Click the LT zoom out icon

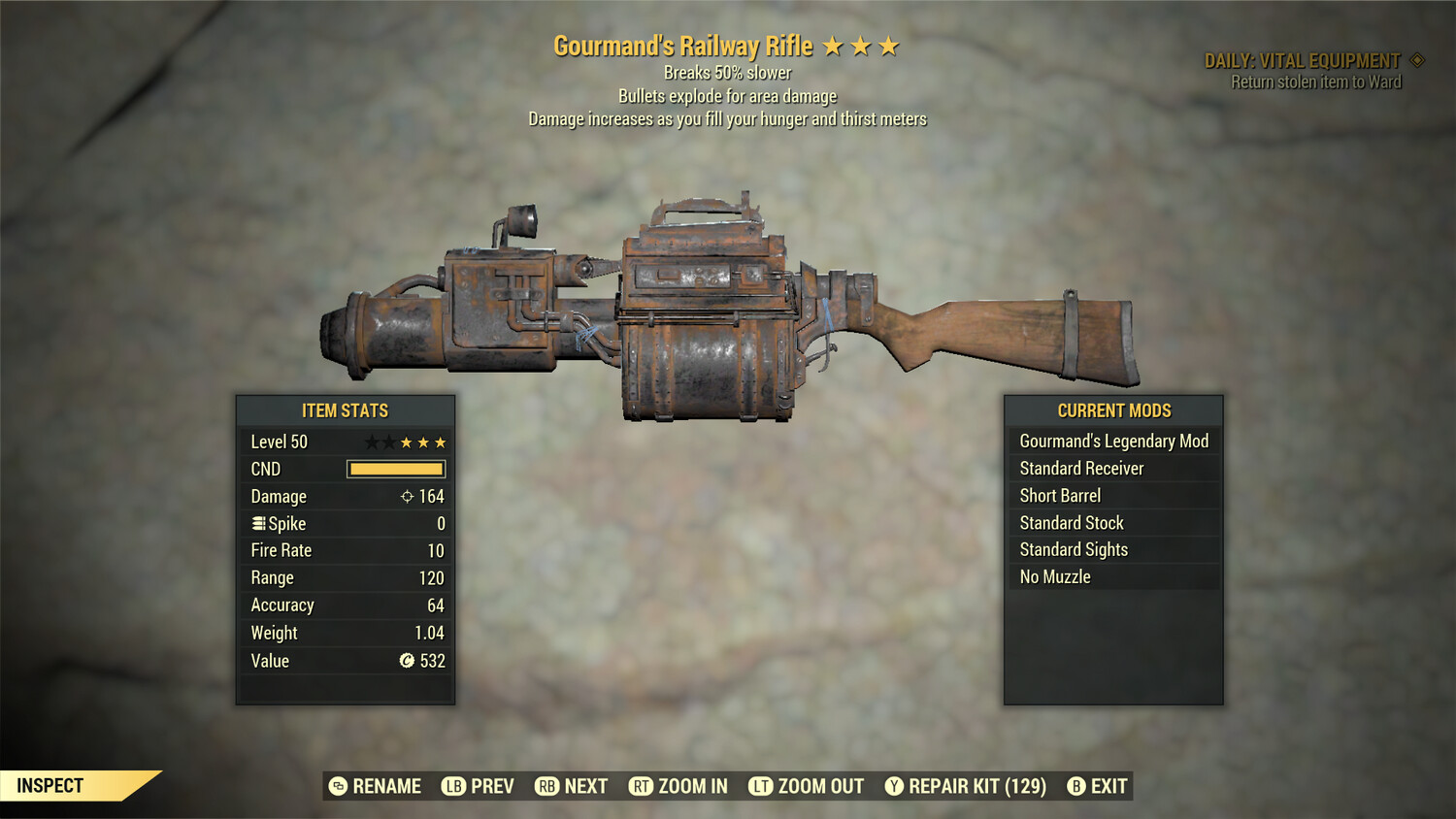pyautogui.click(x=761, y=786)
